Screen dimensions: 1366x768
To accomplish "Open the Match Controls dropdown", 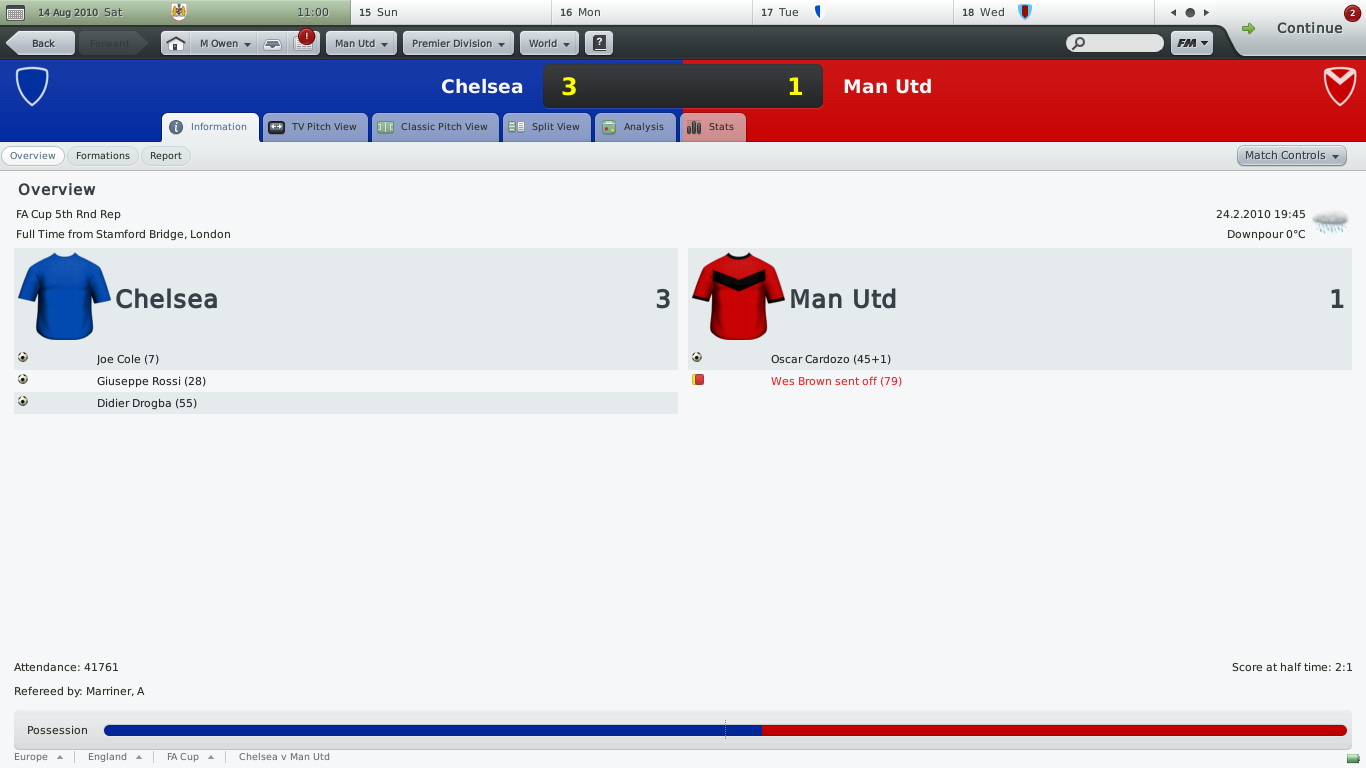I will point(1291,156).
